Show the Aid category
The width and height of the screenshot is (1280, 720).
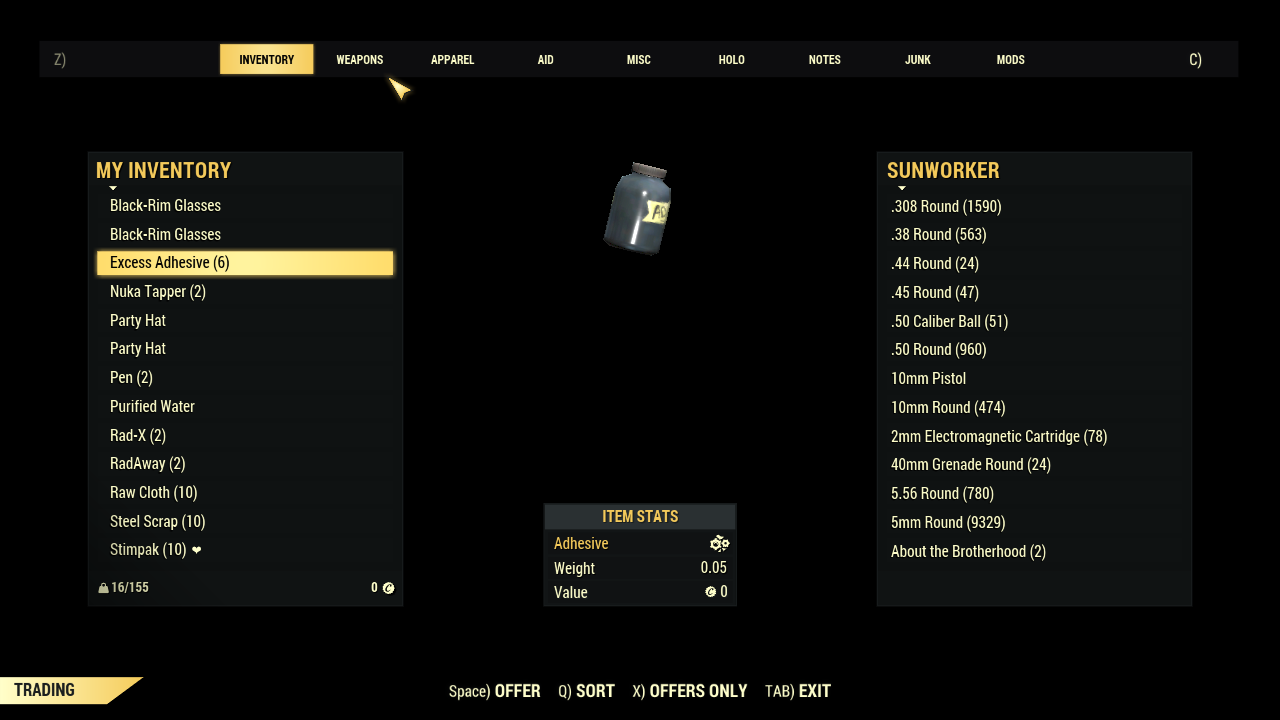pos(545,60)
